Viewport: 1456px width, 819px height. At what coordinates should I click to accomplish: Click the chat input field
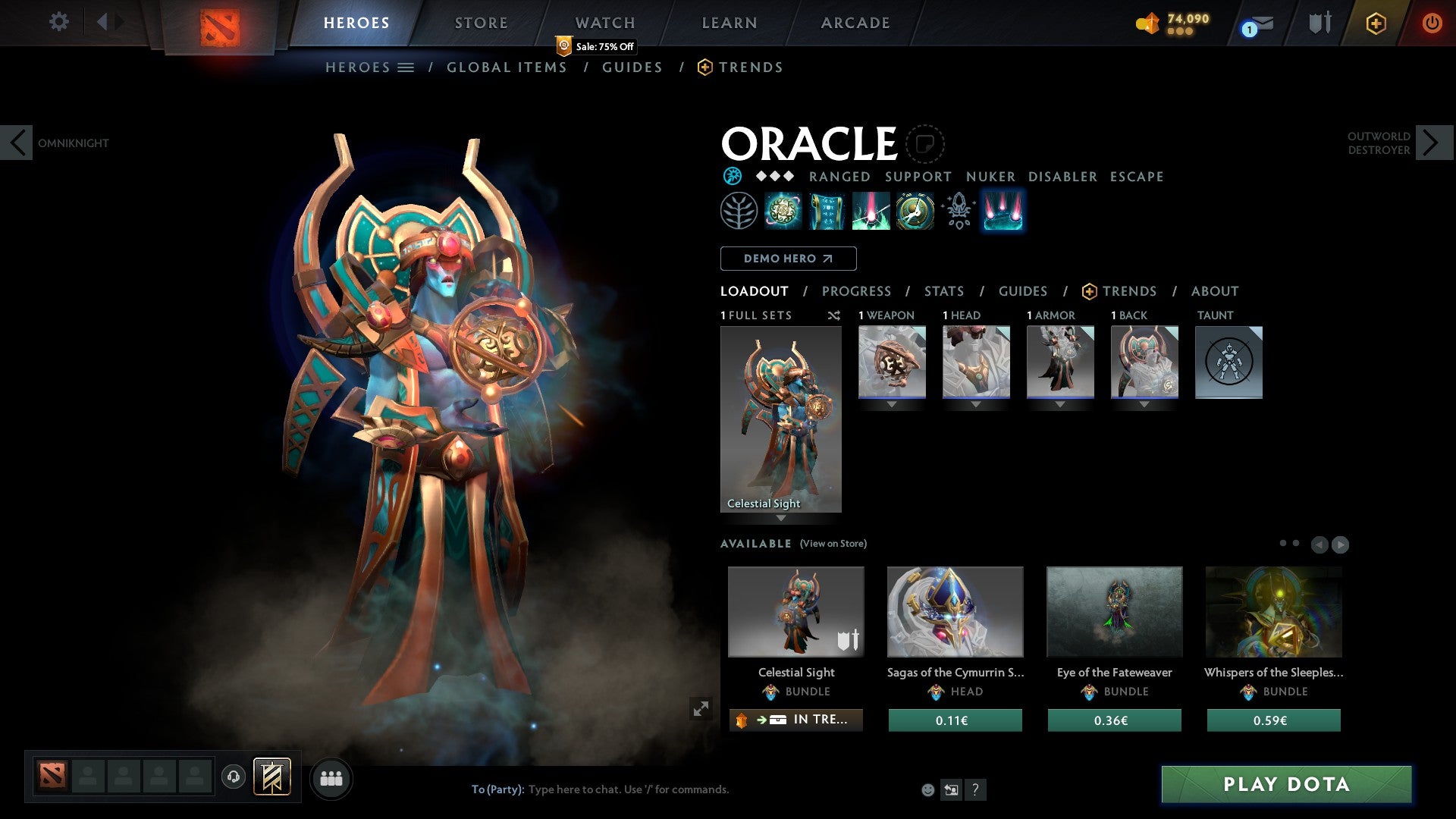[682, 789]
